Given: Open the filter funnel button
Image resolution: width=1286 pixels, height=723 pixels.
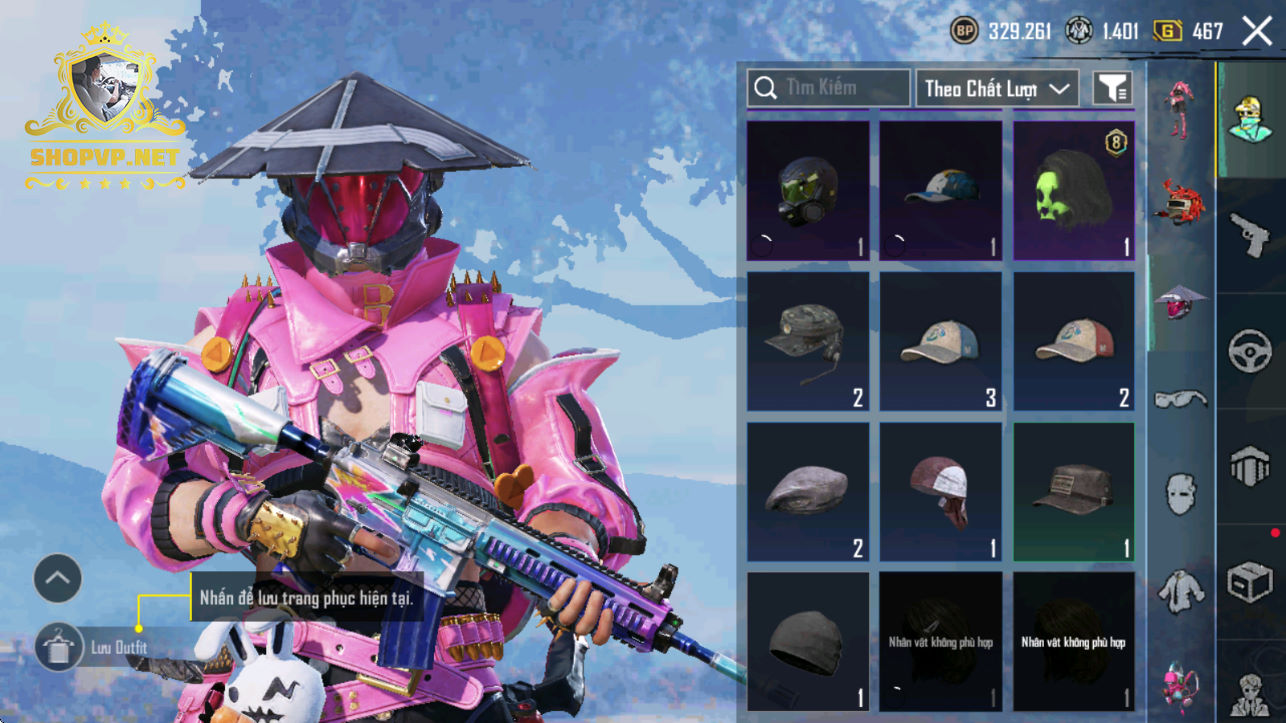Looking at the screenshot, I should point(1112,88).
